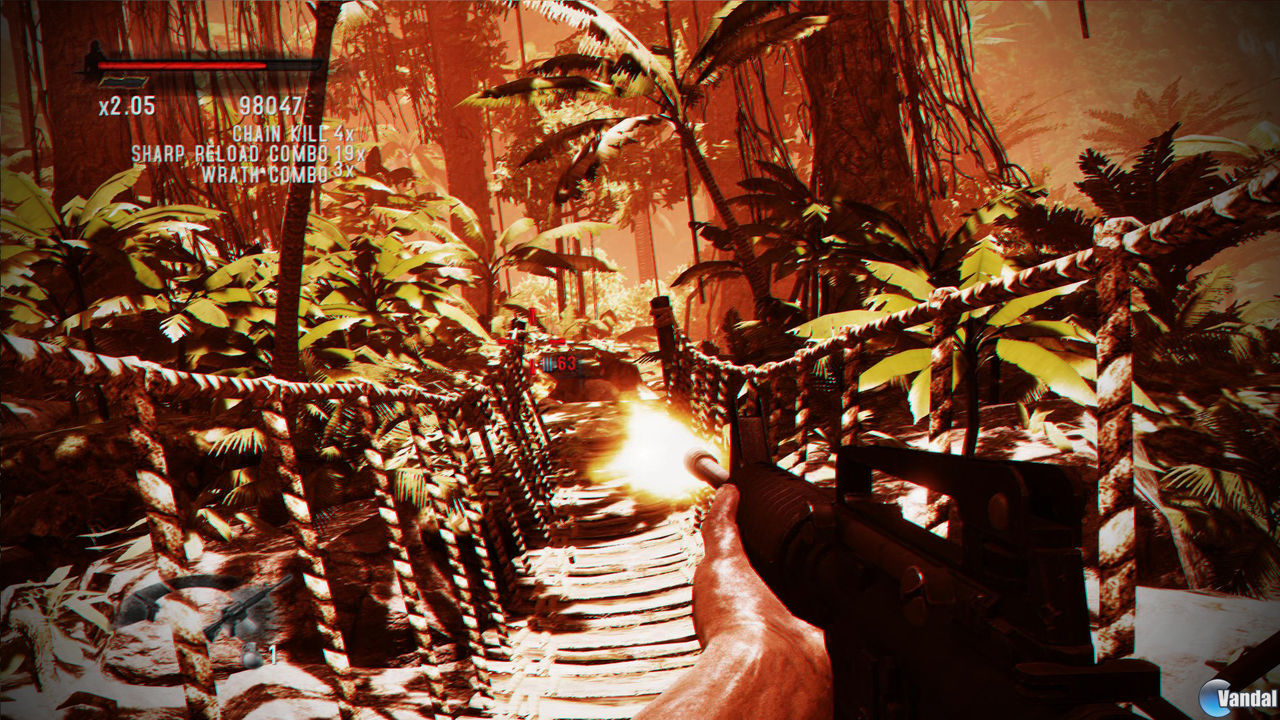Select the blue ammo clip indicator near 63
The image size is (1280, 720).
tap(548, 363)
